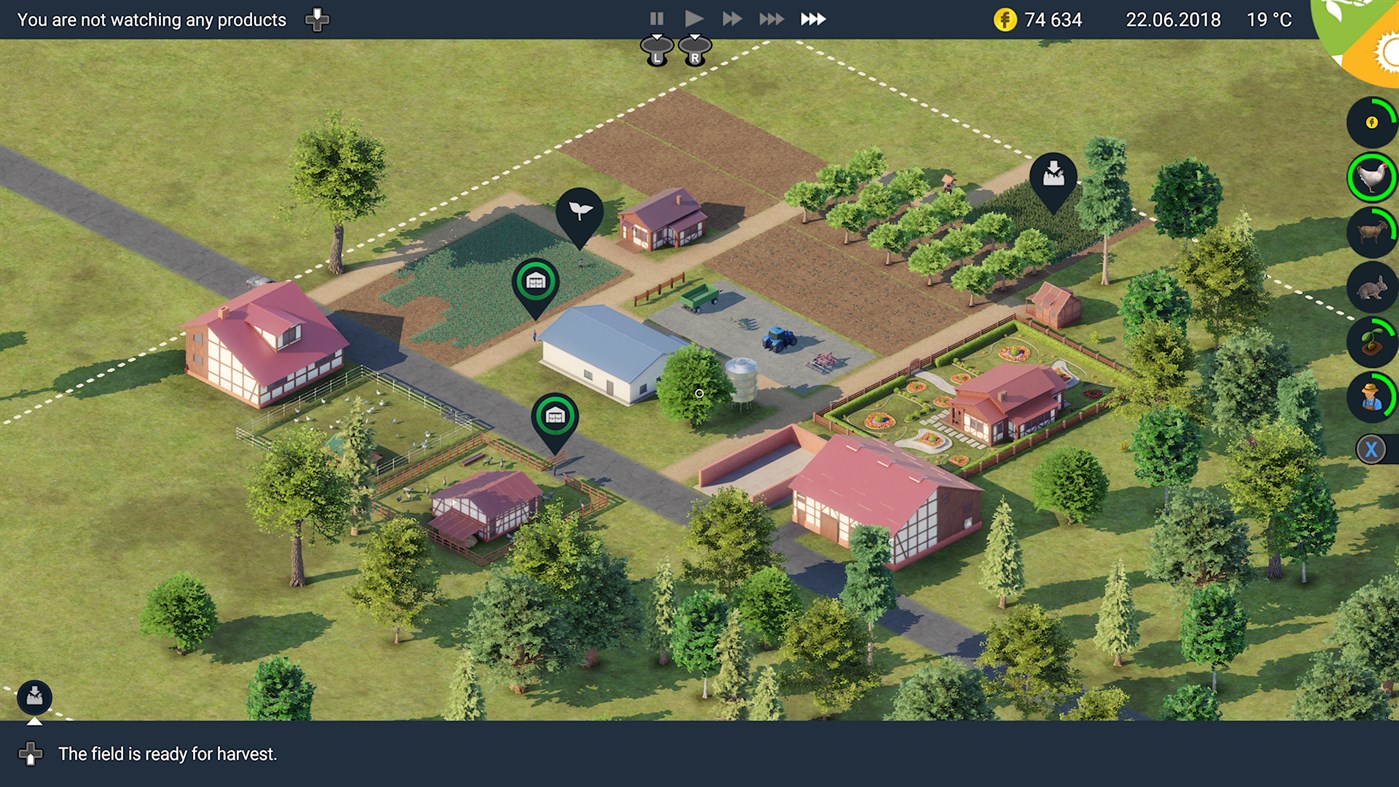Close the sidebar with the X button
1399x787 pixels.
1371,448
